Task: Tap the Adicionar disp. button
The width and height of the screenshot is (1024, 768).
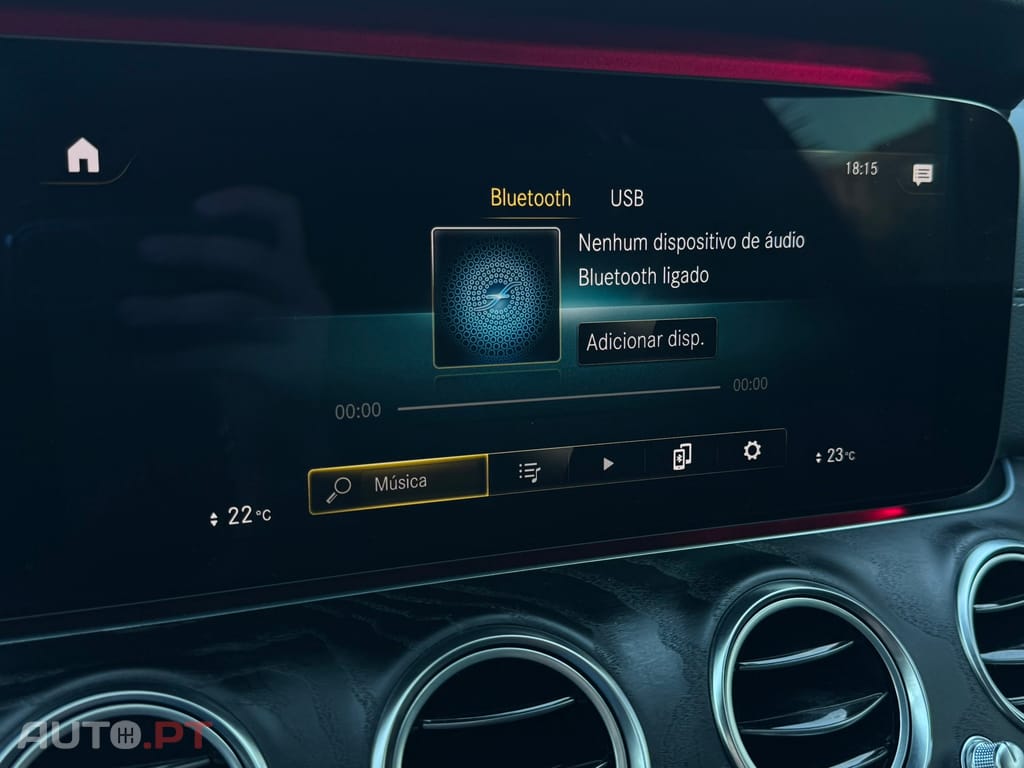Action: pyautogui.click(x=646, y=341)
